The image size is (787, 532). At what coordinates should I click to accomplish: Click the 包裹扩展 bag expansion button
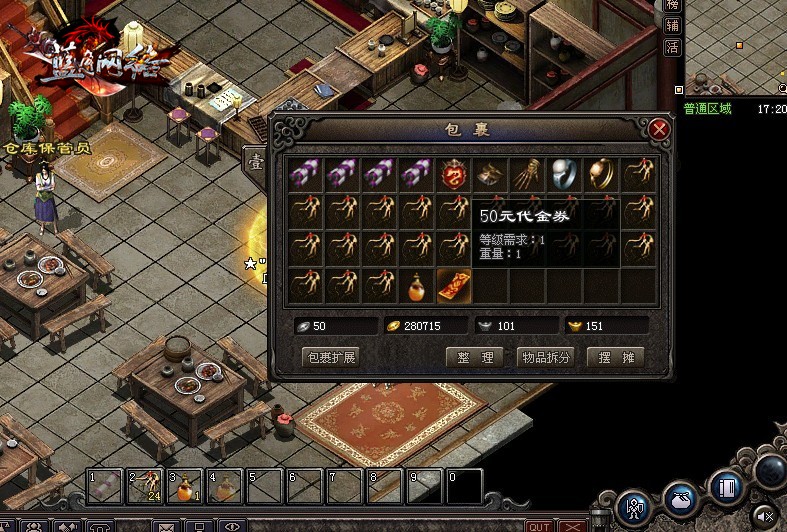point(330,357)
